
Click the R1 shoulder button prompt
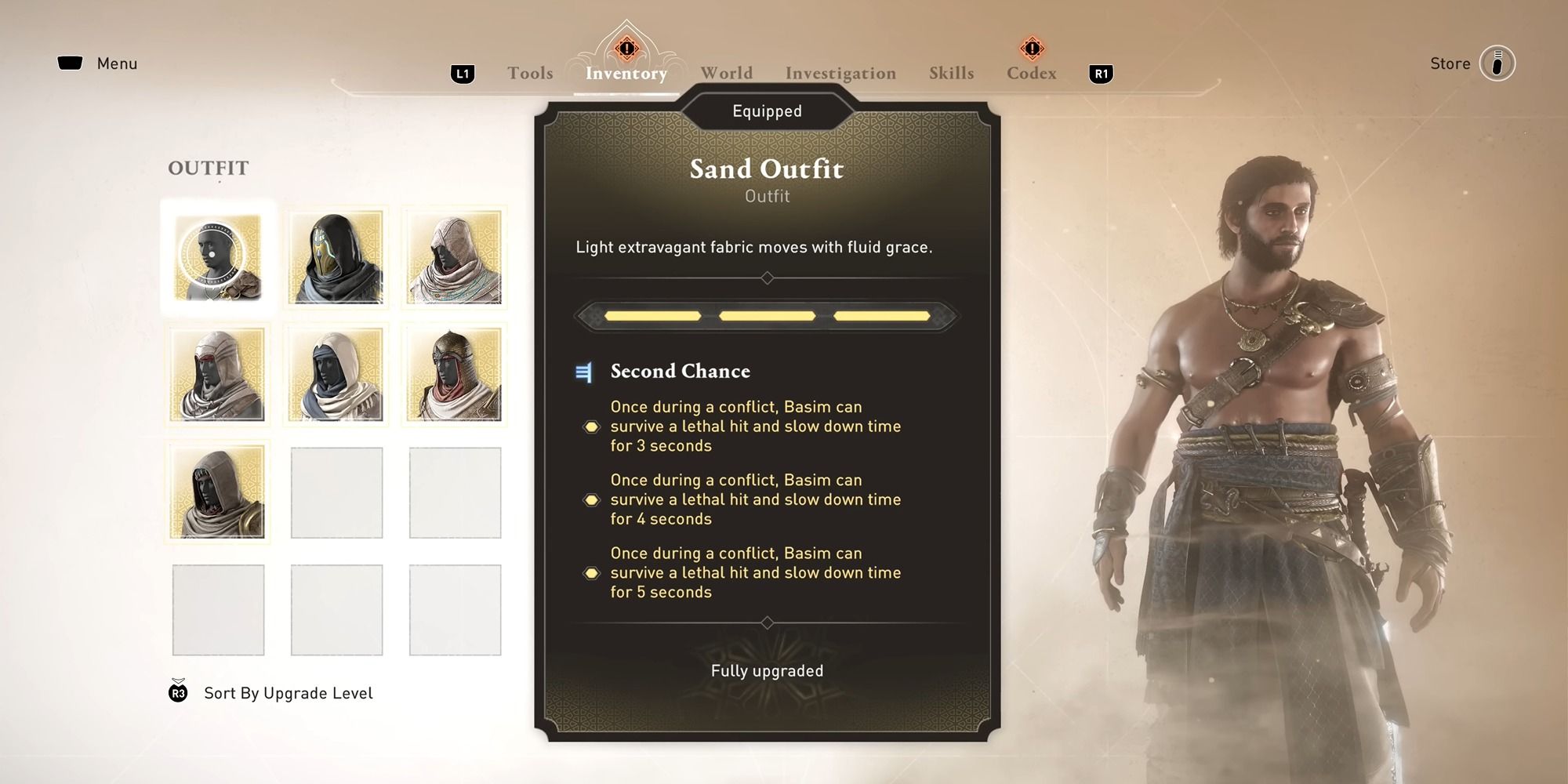(1102, 72)
